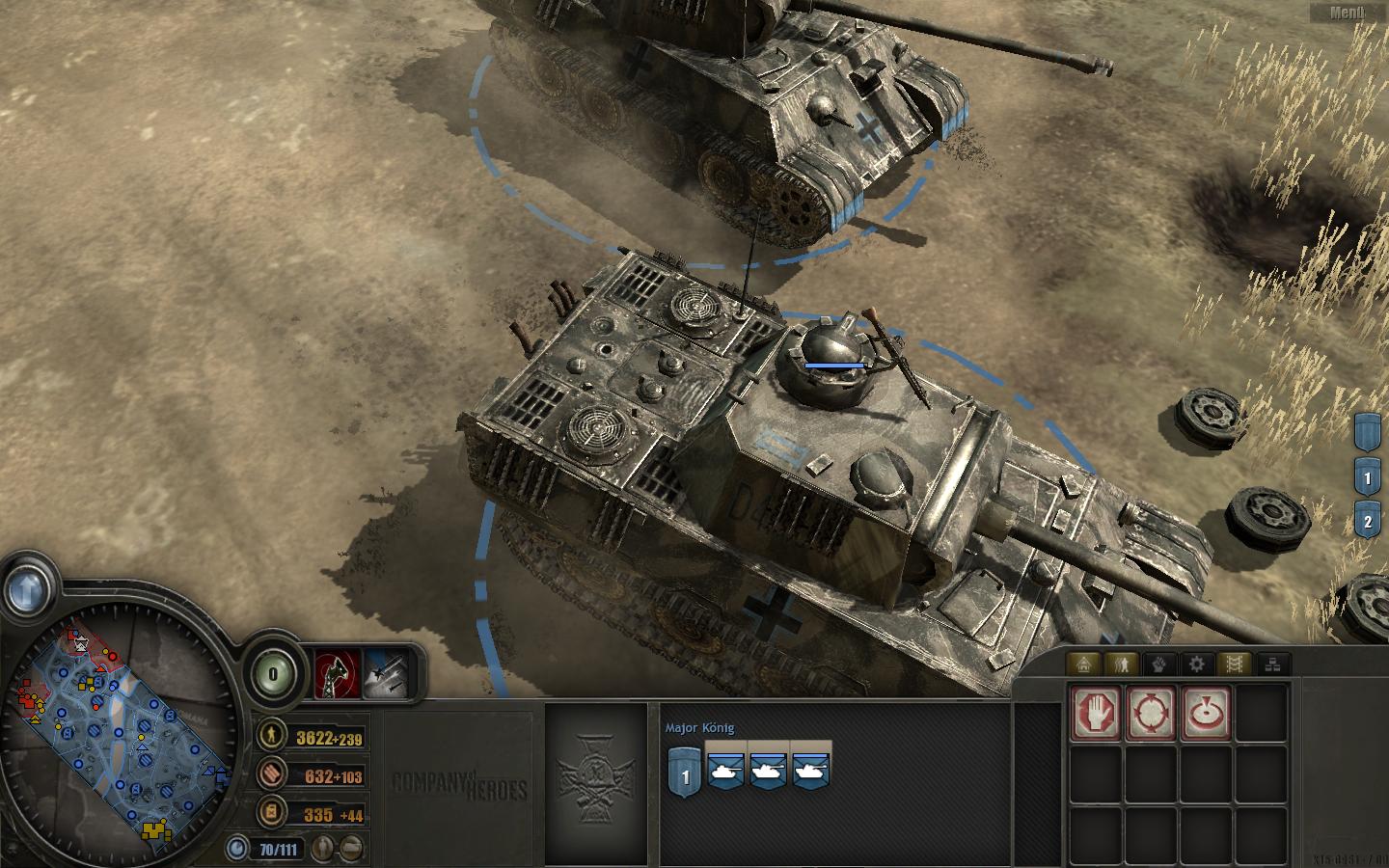The height and width of the screenshot is (868, 1389).
Task: Select the Stop command hand icon
Action: [1097, 713]
